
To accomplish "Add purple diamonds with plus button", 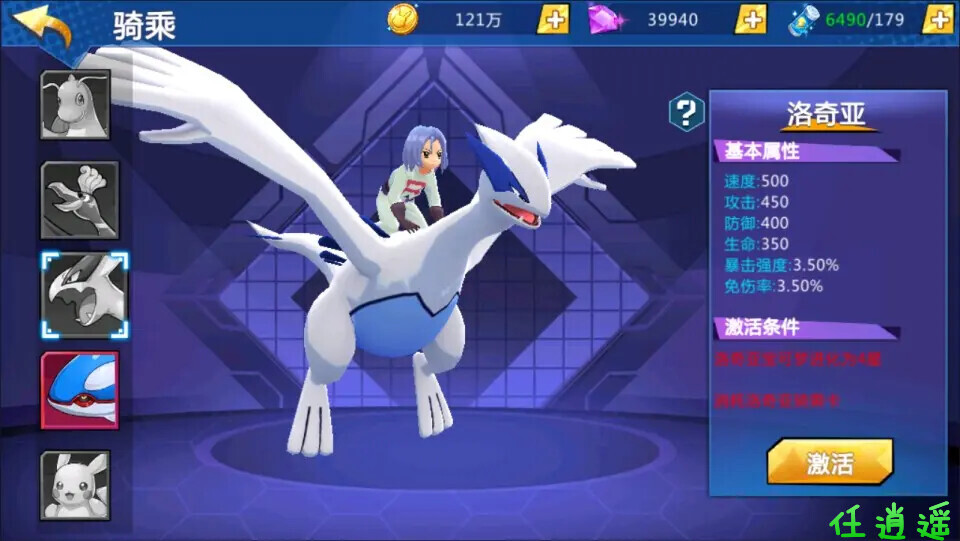I will 751,19.
